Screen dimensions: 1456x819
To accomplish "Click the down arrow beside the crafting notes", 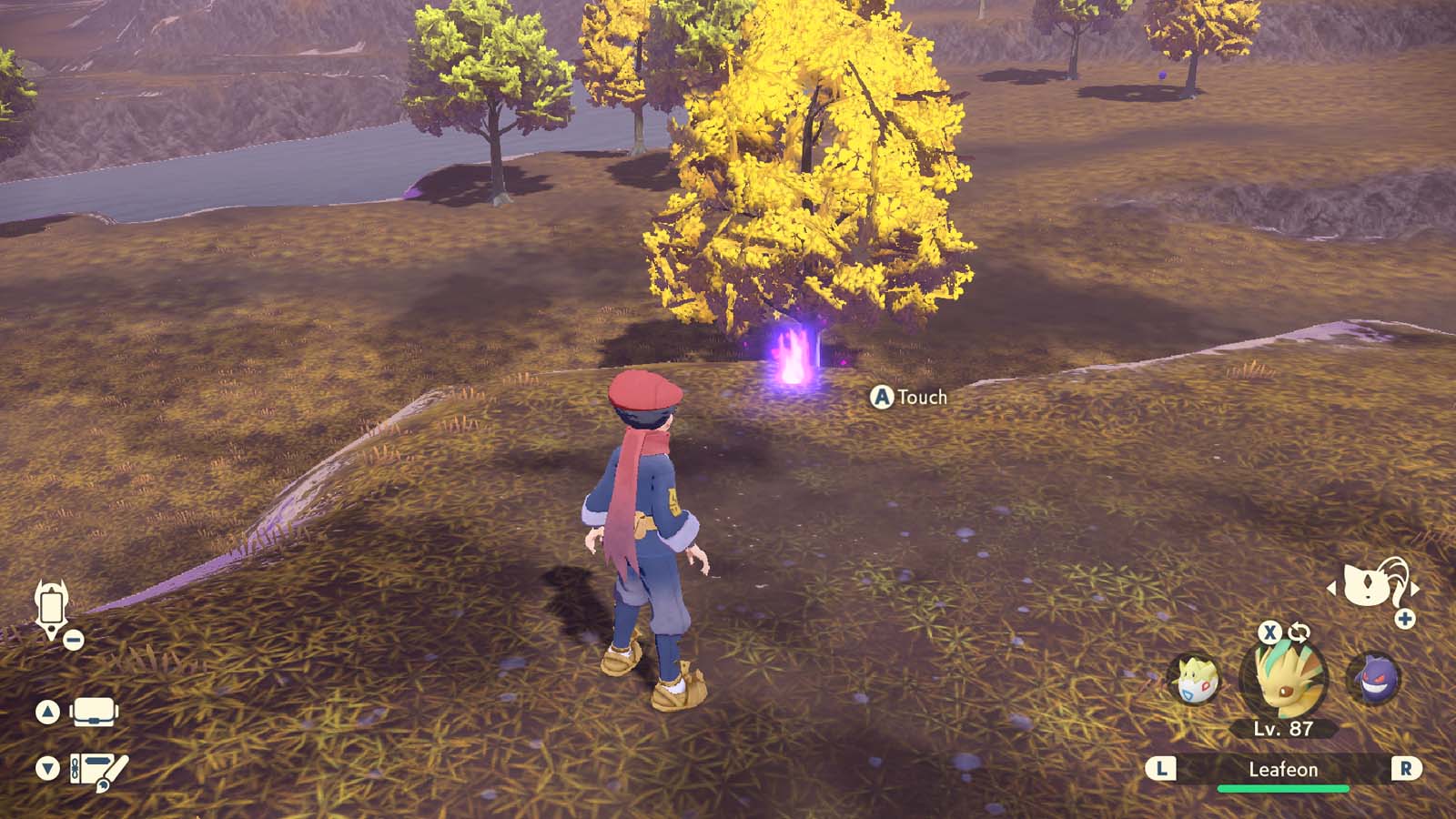I will point(47,767).
